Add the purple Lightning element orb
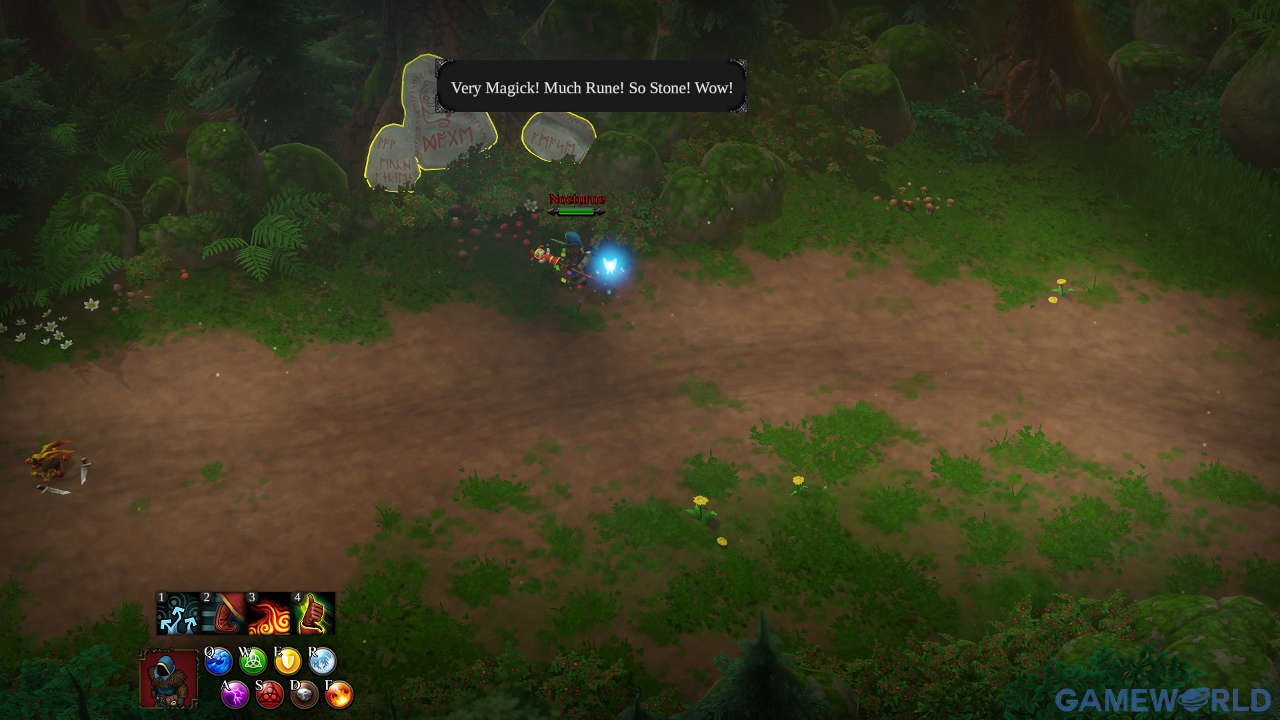1280x720 pixels. pyautogui.click(x=235, y=694)
